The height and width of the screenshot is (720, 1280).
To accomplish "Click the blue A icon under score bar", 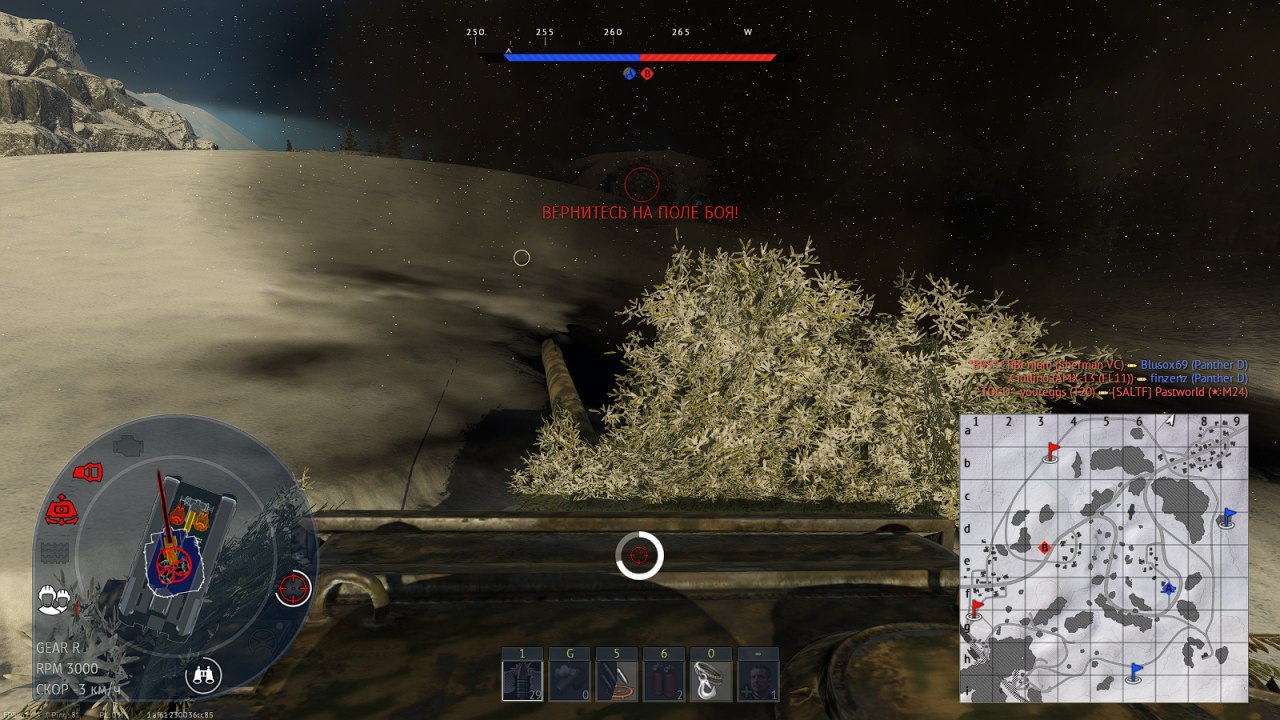I will (630, 73).
